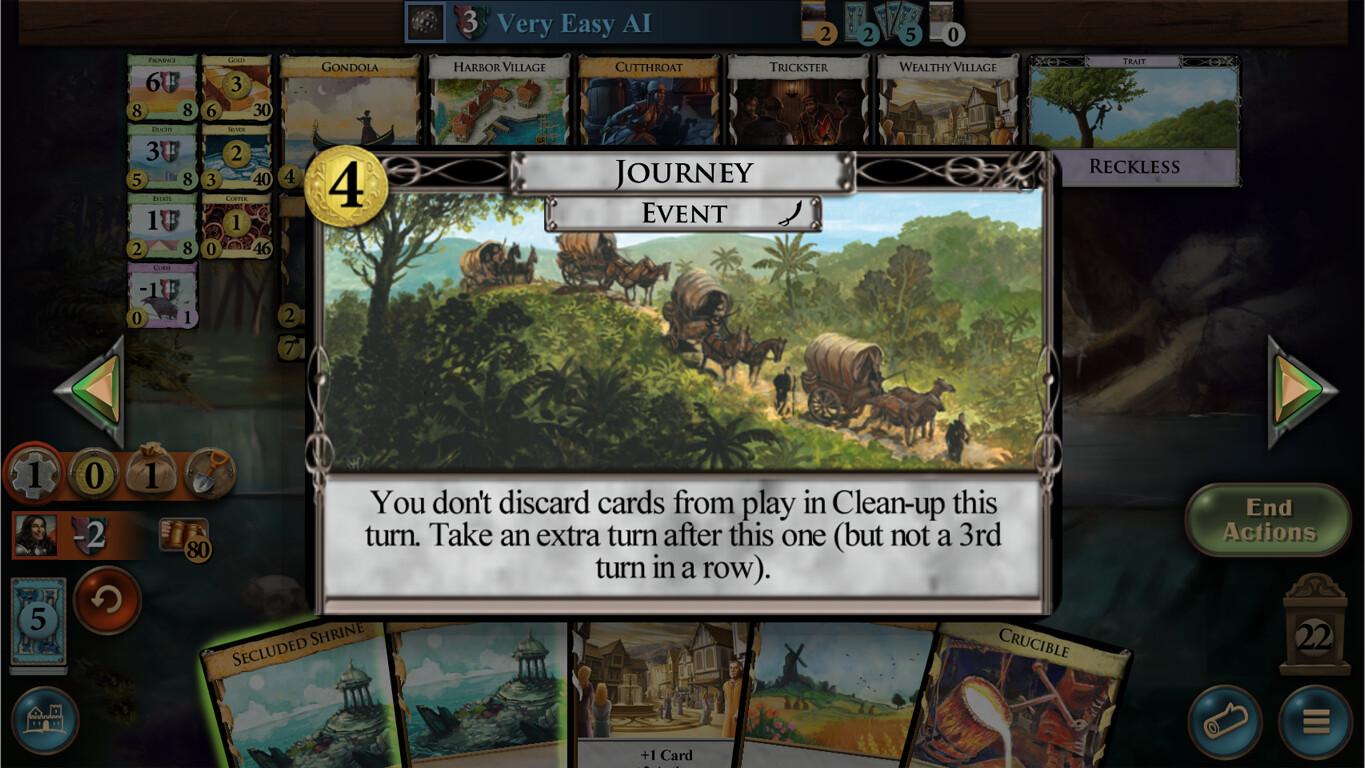The height and width of the screenshot is (768, 1365).
Task: Expand the right green navigation arrow
Action: coord(1295,390)
